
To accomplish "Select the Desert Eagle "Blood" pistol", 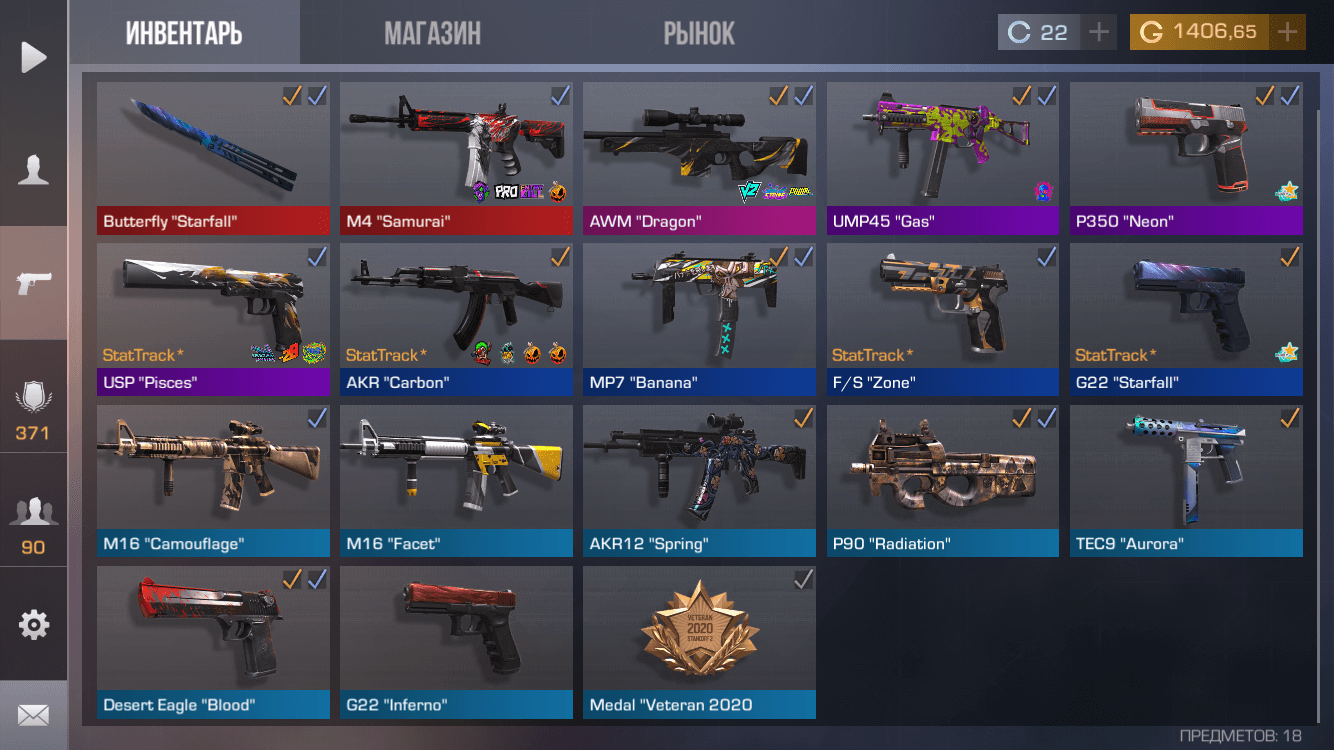I will click(213, 642).
